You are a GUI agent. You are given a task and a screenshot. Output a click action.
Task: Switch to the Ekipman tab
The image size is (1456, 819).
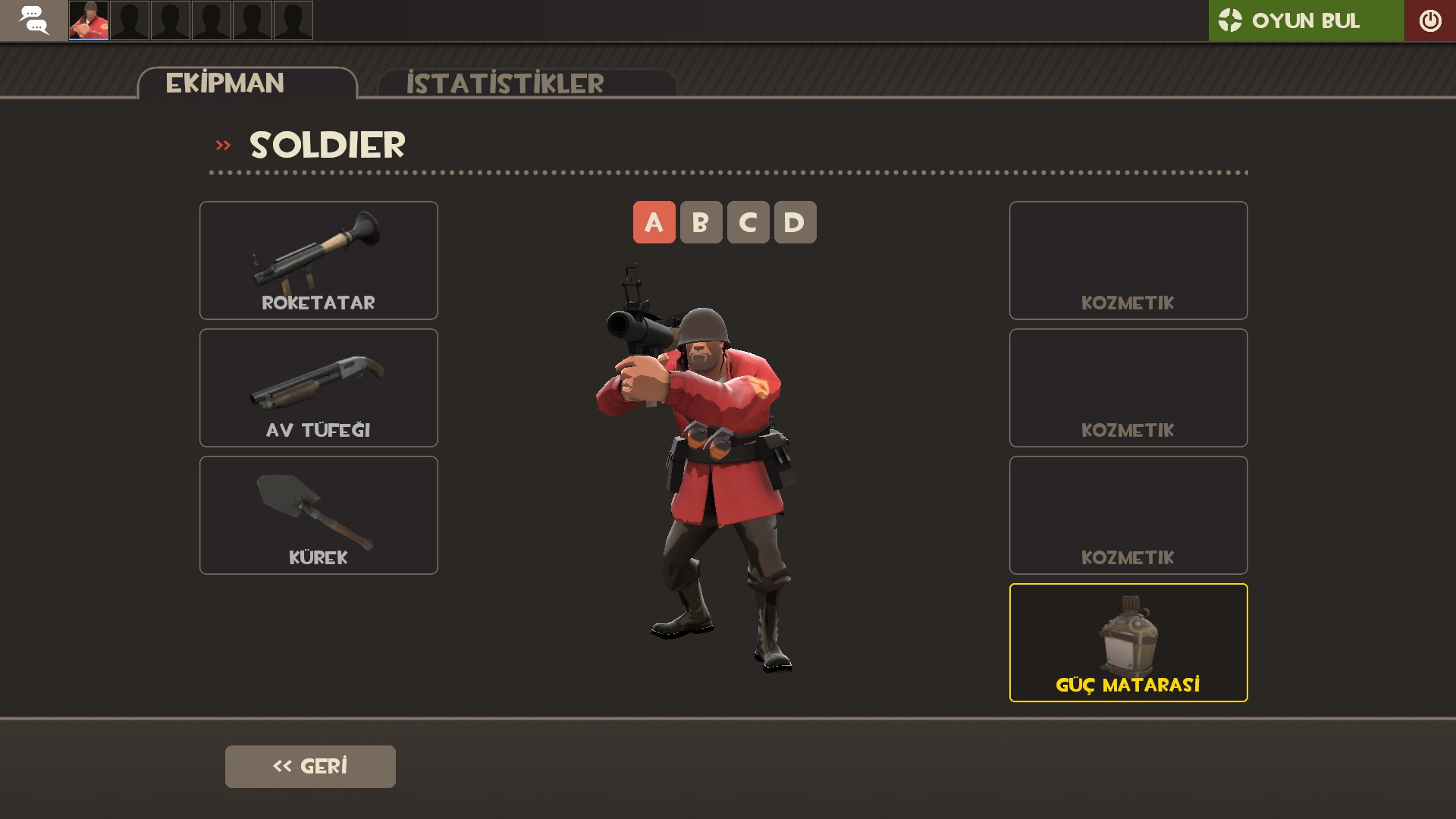pyautogui.click(x=224, y=82)
